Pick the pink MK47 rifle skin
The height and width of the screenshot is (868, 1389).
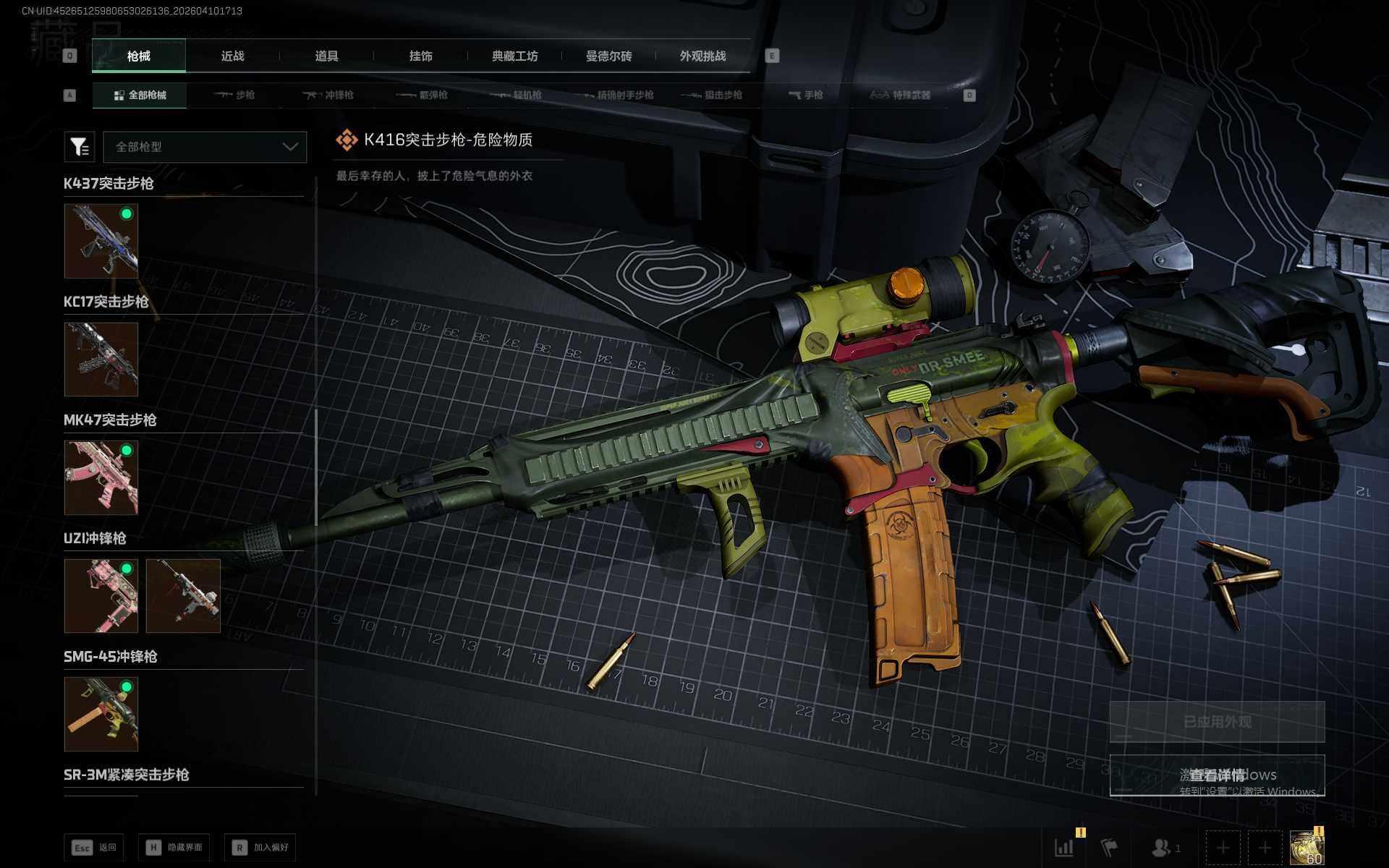(x=101, y=477)
